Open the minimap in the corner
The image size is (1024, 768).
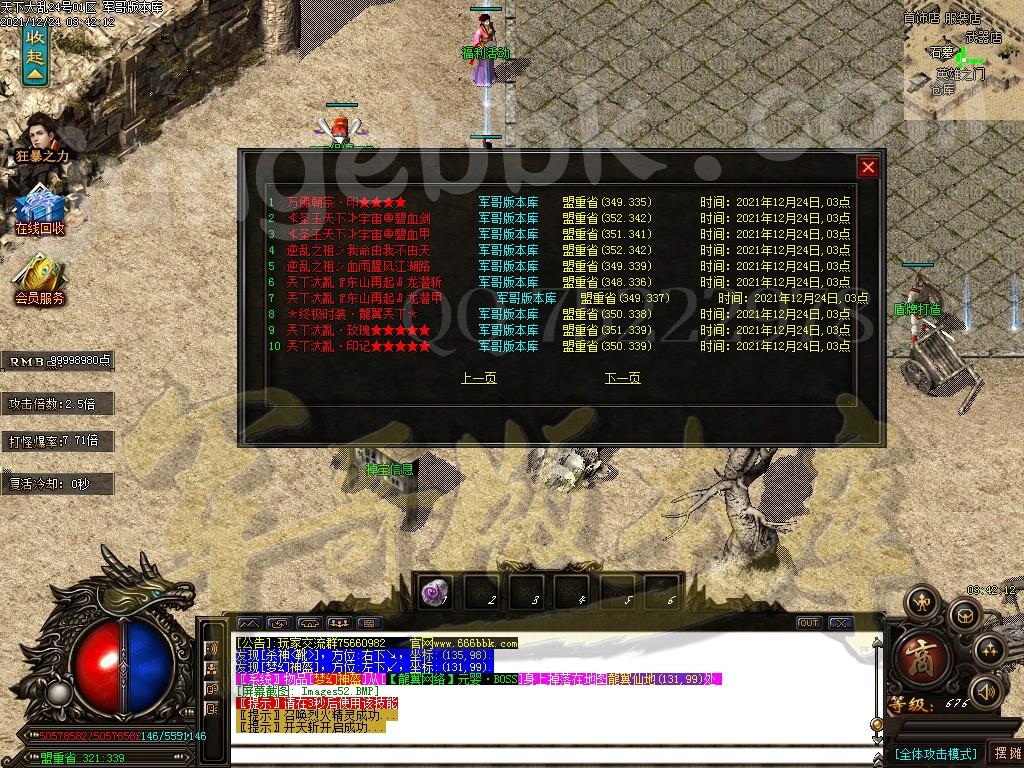tap(963, 60)
